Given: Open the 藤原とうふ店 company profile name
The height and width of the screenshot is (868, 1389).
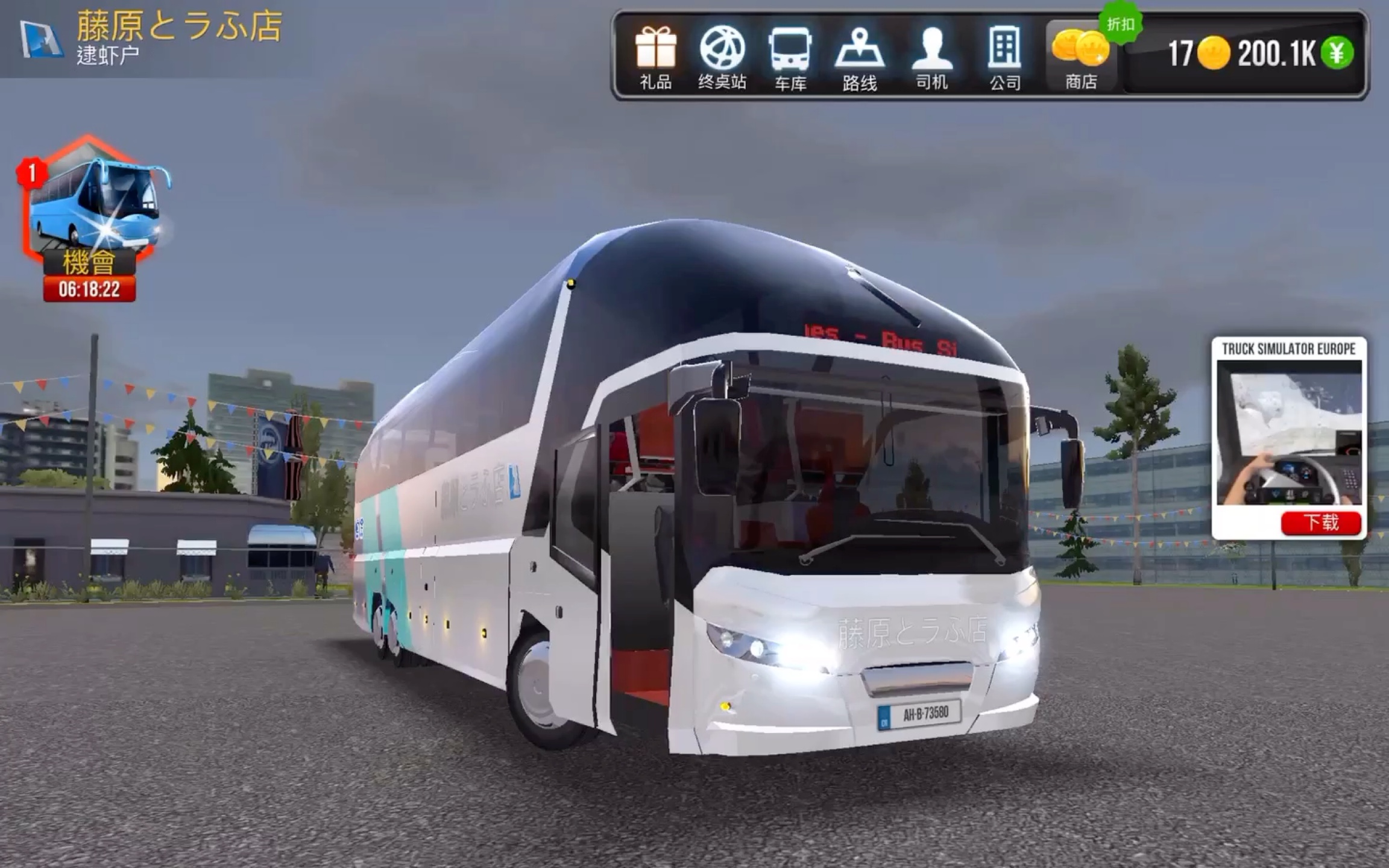Looking at the screenshot, I should pyautogui.click(x=179, y=26).
